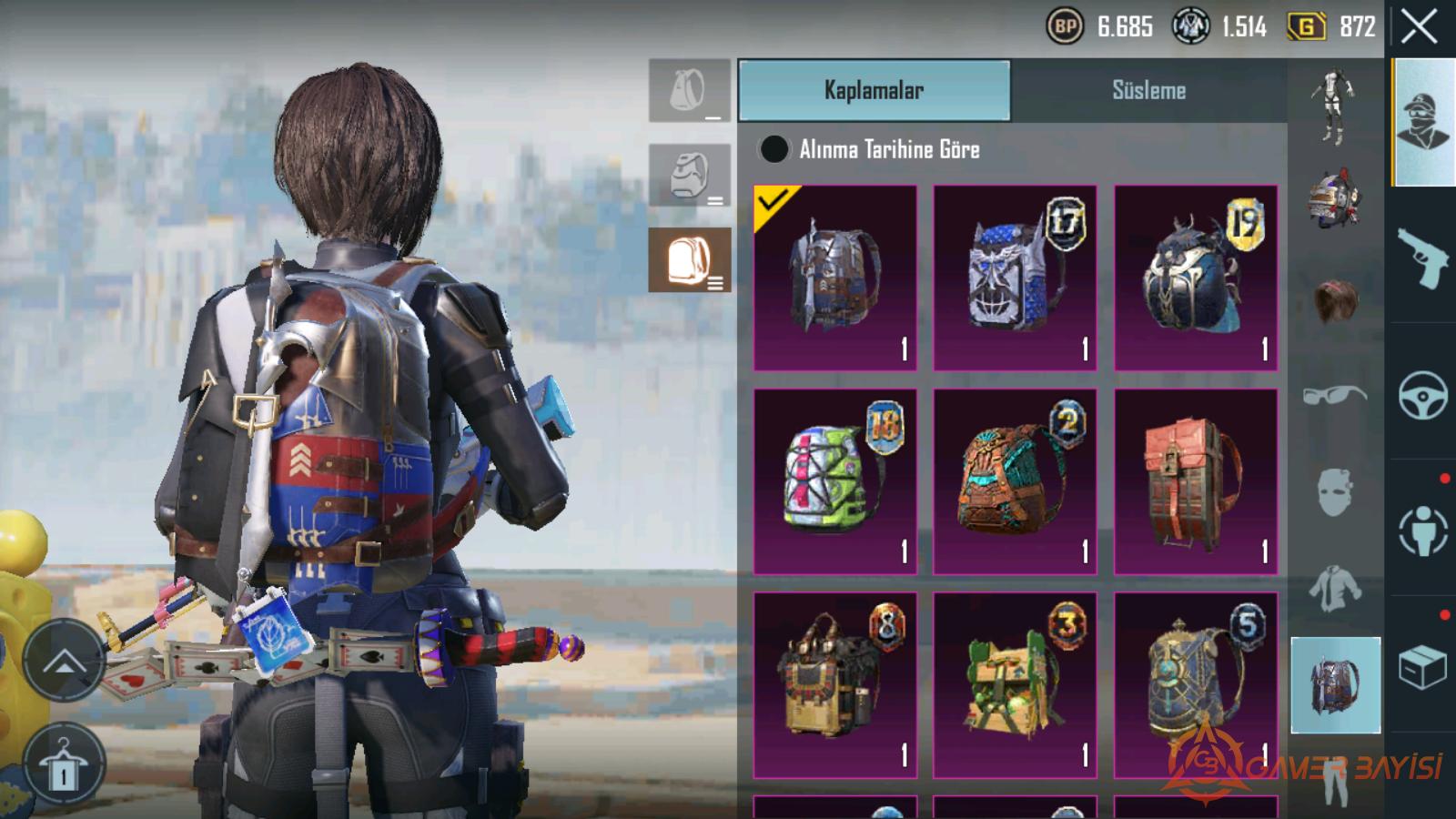Screen dimensions: 1456x819
Task: Switch to the Süsleme tab
Action: tap(1148, 90)
